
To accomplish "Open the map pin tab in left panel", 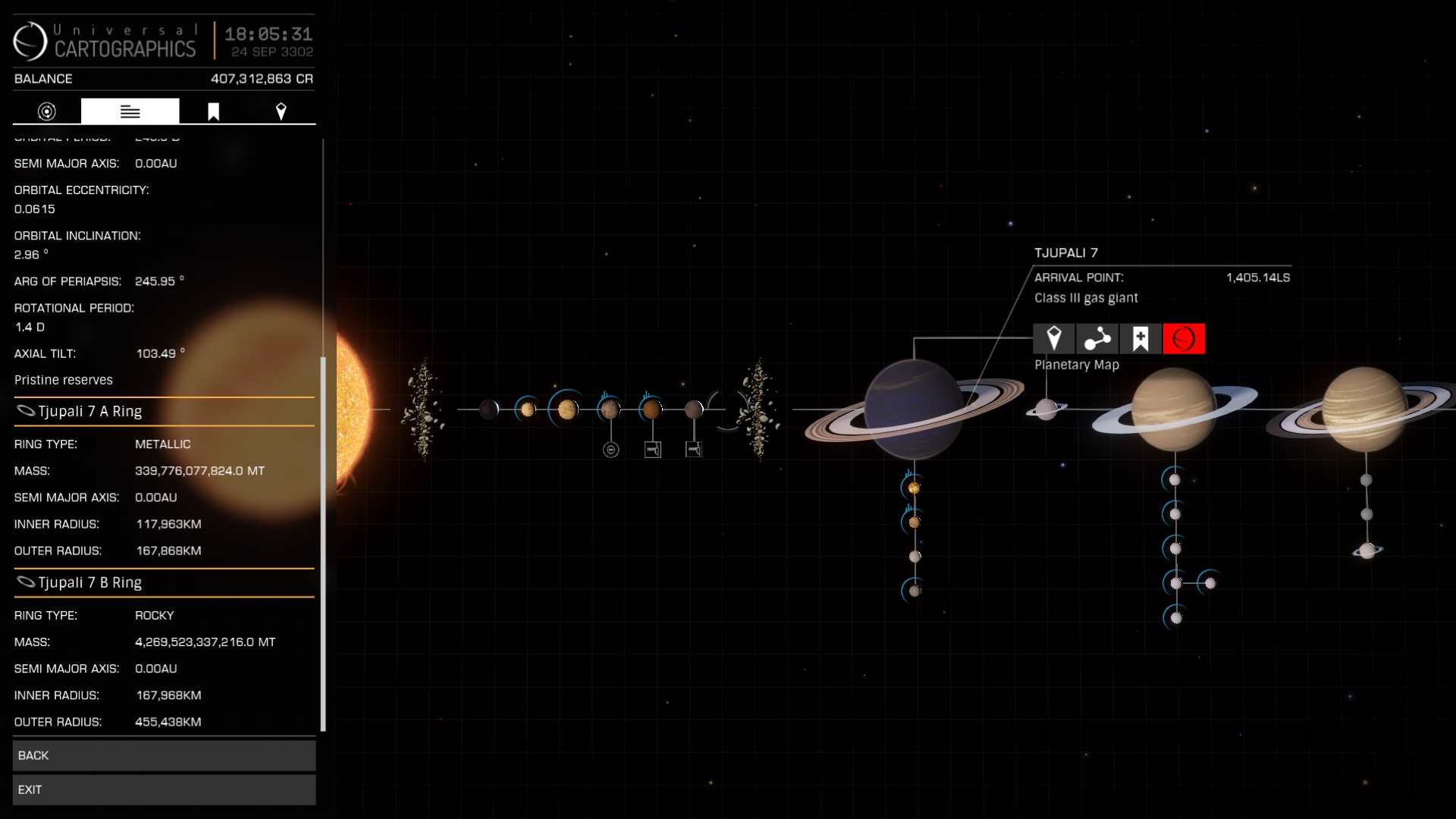I will 281,111.
